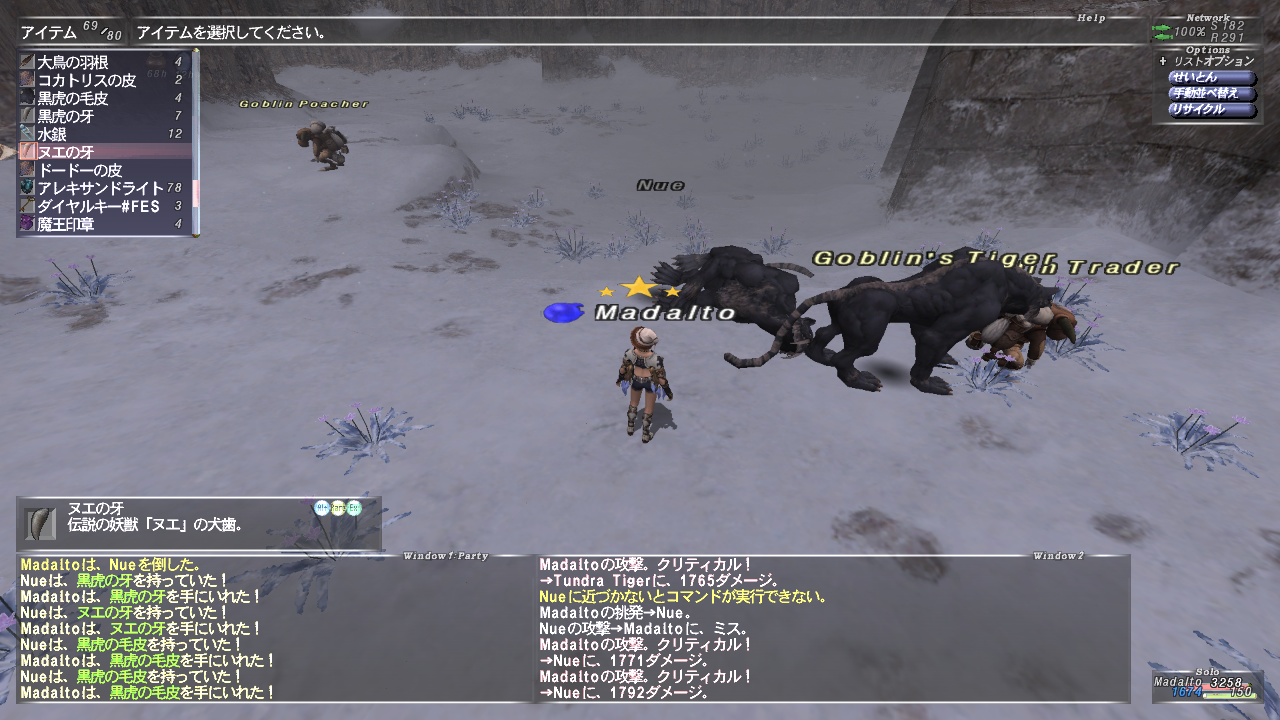Select 大鳥の羽根 in the item list
The image size is (1280, 720).
pyautogui.click(x=100, y=62)
